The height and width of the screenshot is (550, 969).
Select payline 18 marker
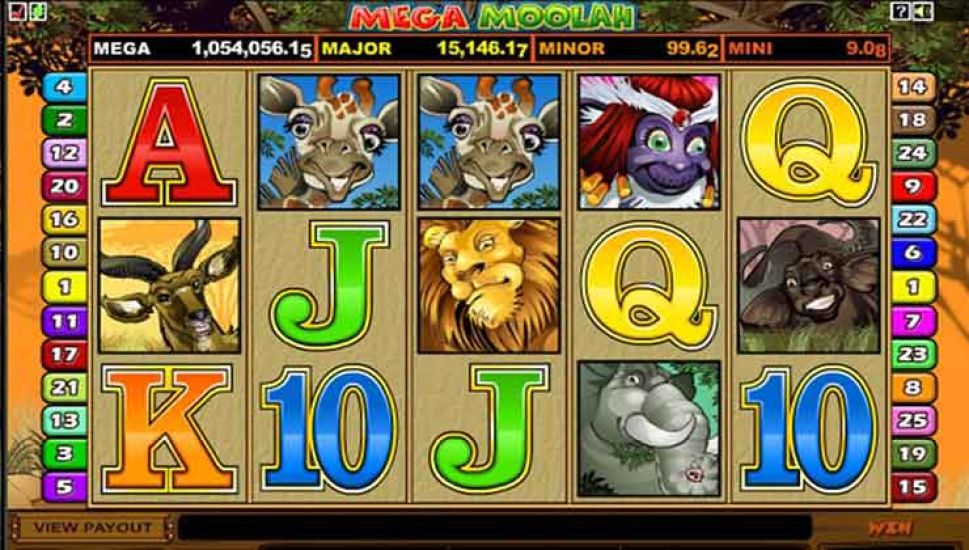pyautogui.click(x=912, y=120)
